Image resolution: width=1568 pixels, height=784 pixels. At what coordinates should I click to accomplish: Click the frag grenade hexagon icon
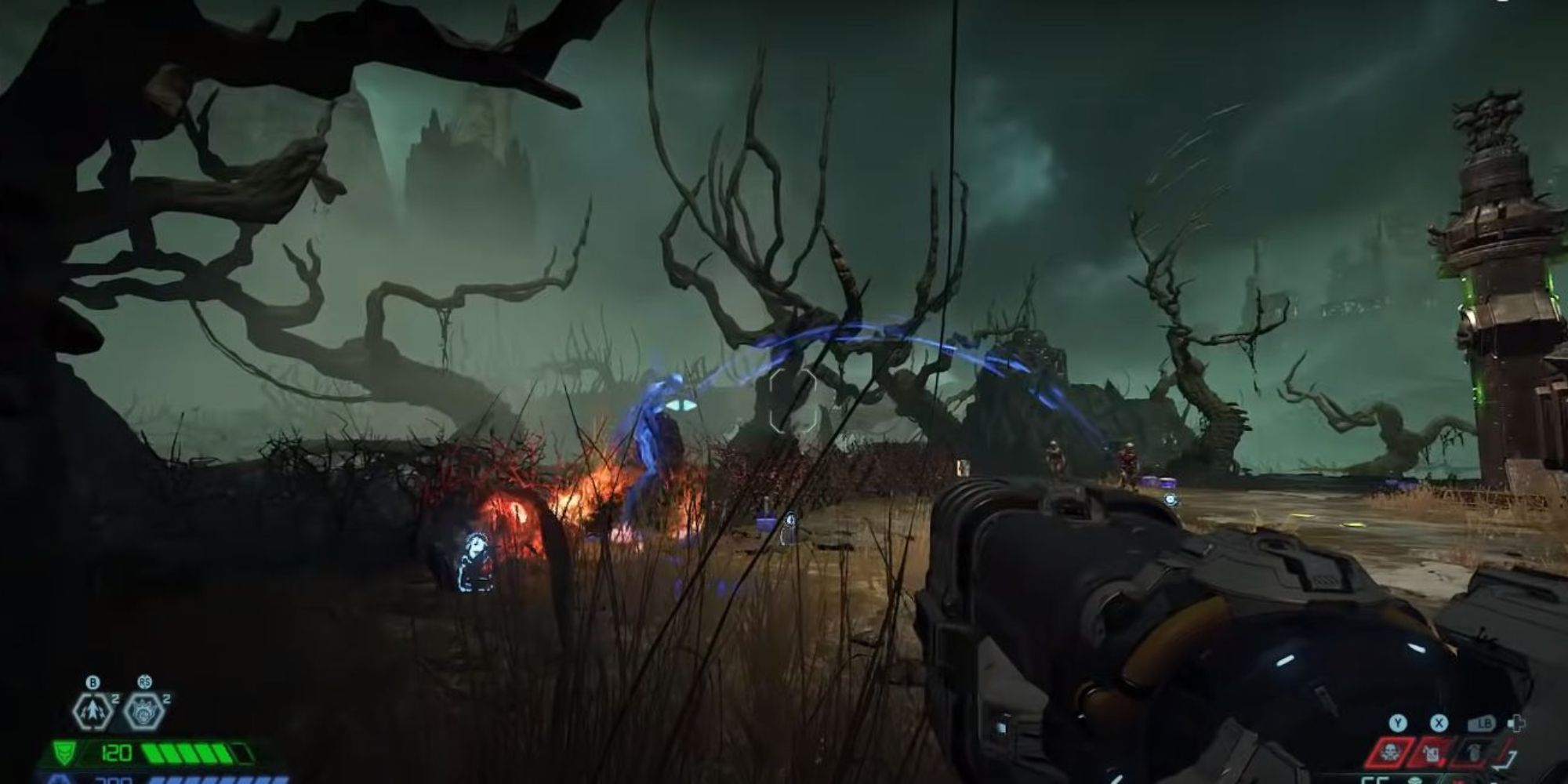coord(143,712)
